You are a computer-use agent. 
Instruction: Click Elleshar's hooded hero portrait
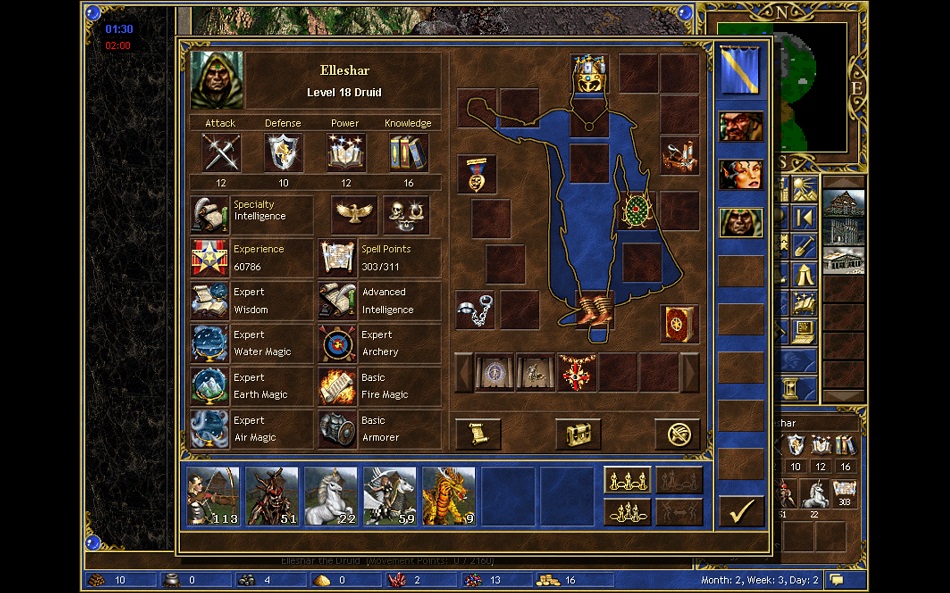(217, 80)
